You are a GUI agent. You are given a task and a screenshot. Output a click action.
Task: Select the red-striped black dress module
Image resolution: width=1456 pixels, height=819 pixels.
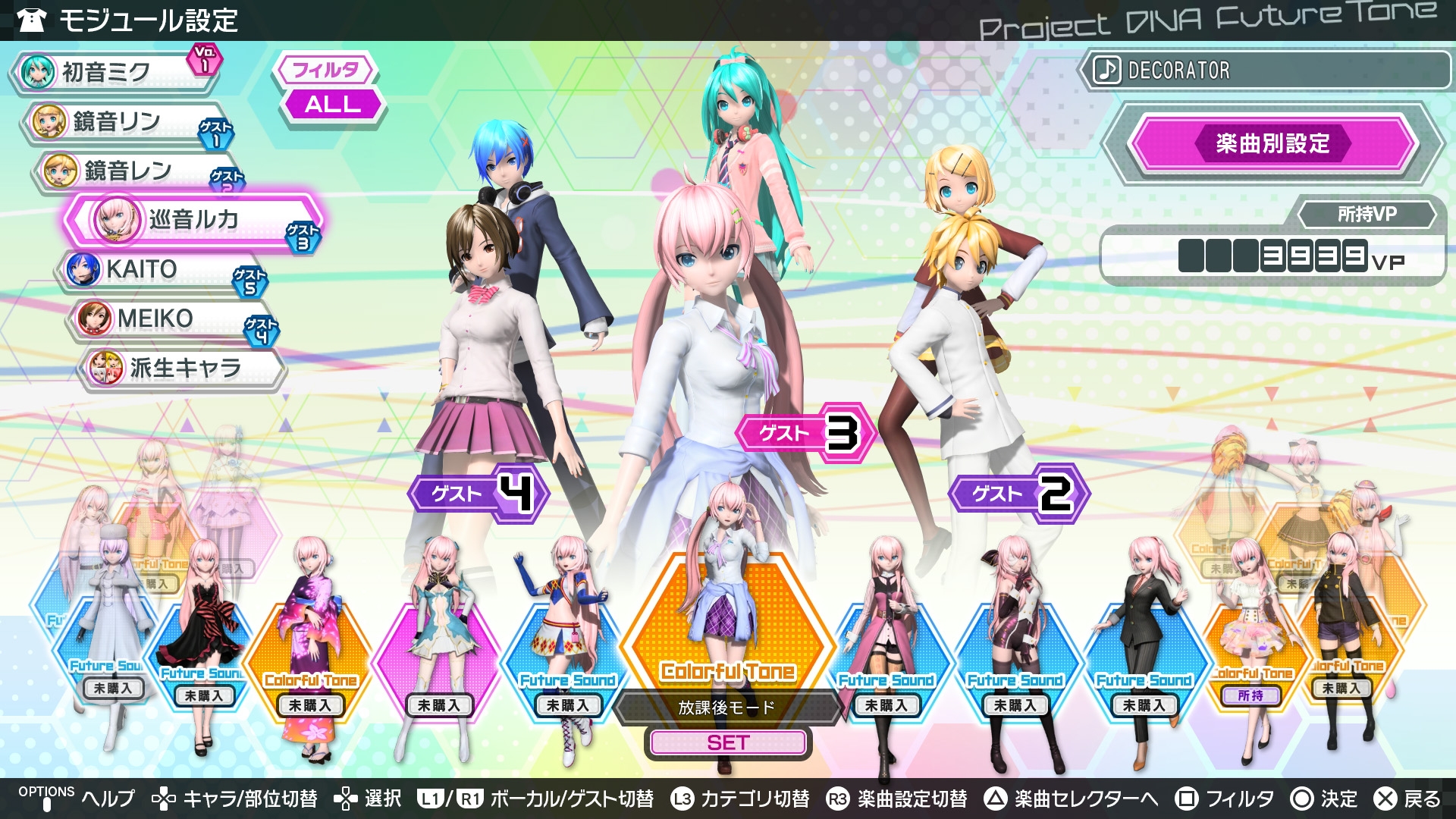202,645
